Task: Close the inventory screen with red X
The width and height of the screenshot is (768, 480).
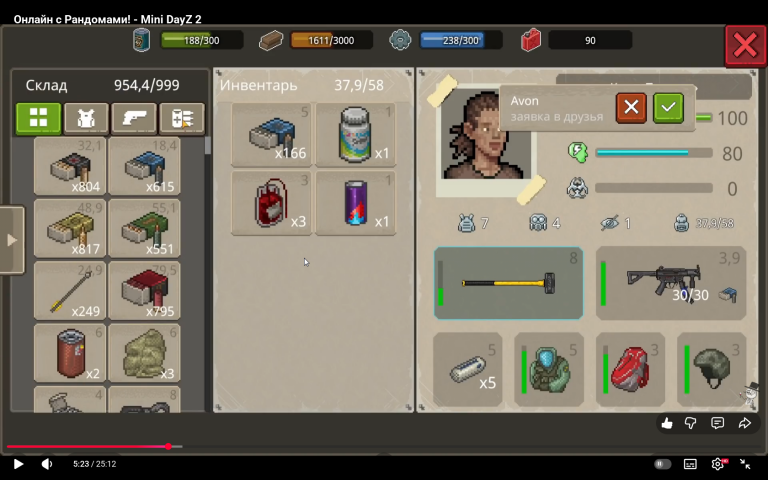Action: [x=745, y=45]
